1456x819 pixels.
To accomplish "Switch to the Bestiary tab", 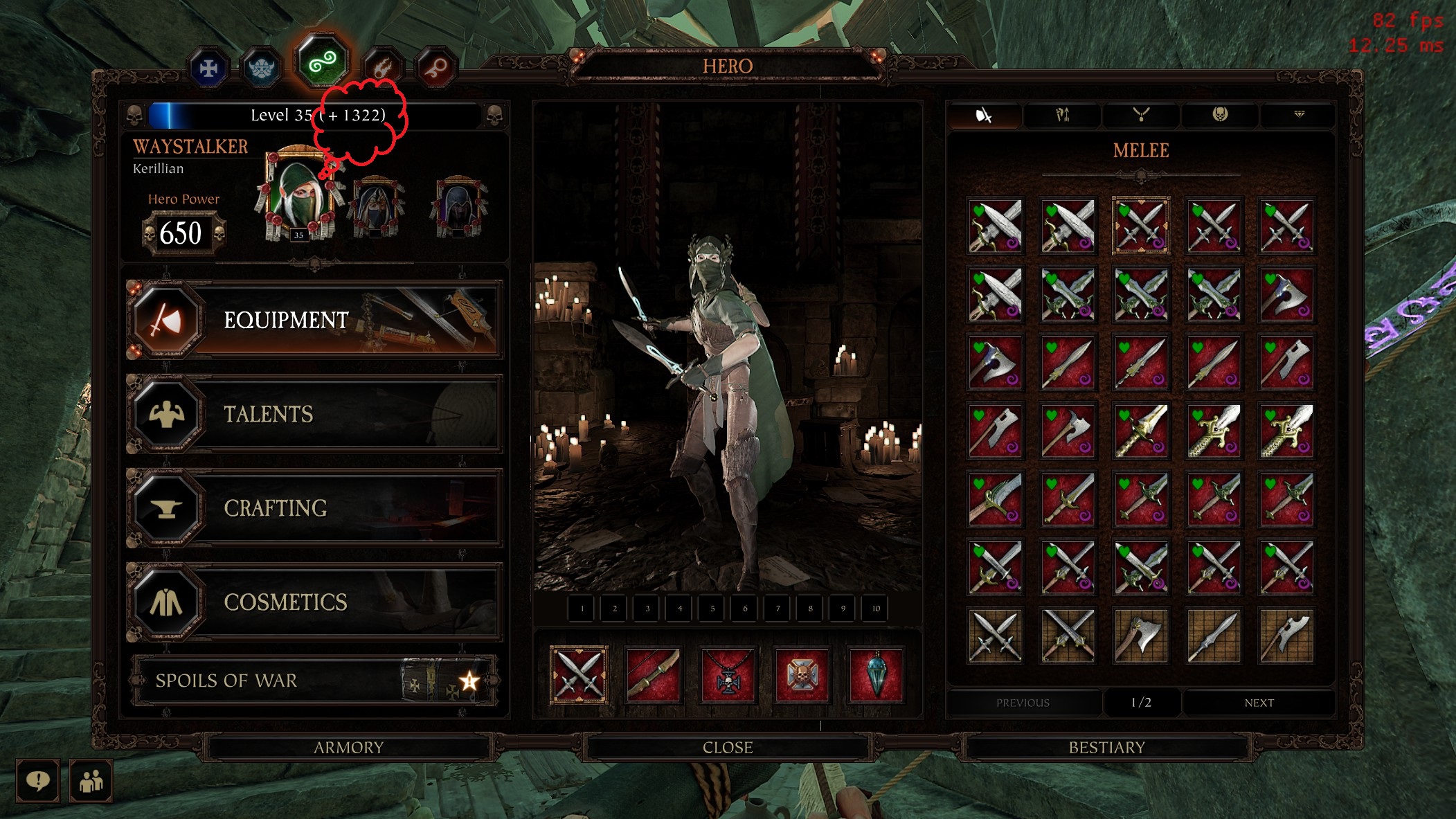I will 1106,748.
